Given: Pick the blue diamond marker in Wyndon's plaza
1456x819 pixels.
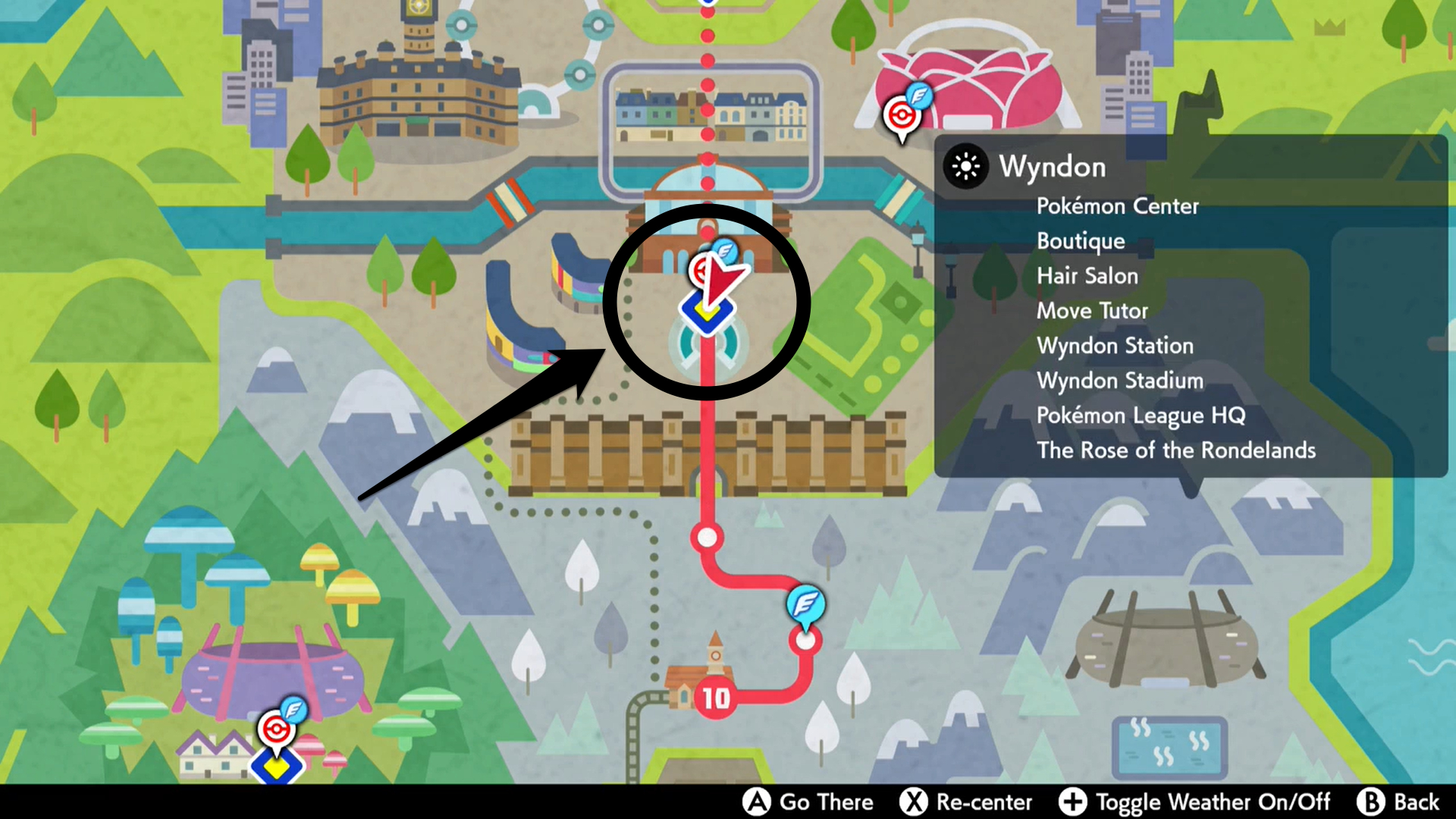Looking at the screenshot, I should 706,314.
